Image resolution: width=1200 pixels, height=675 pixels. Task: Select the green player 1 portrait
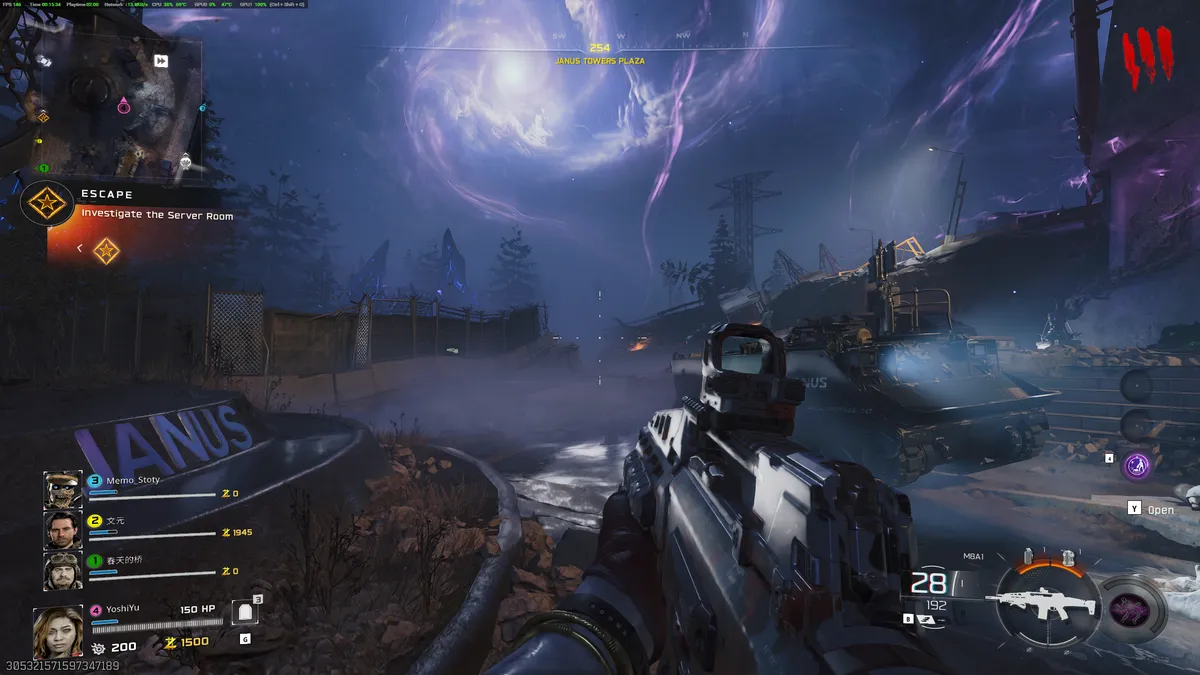pyautogui.click(x=63, y=571)
